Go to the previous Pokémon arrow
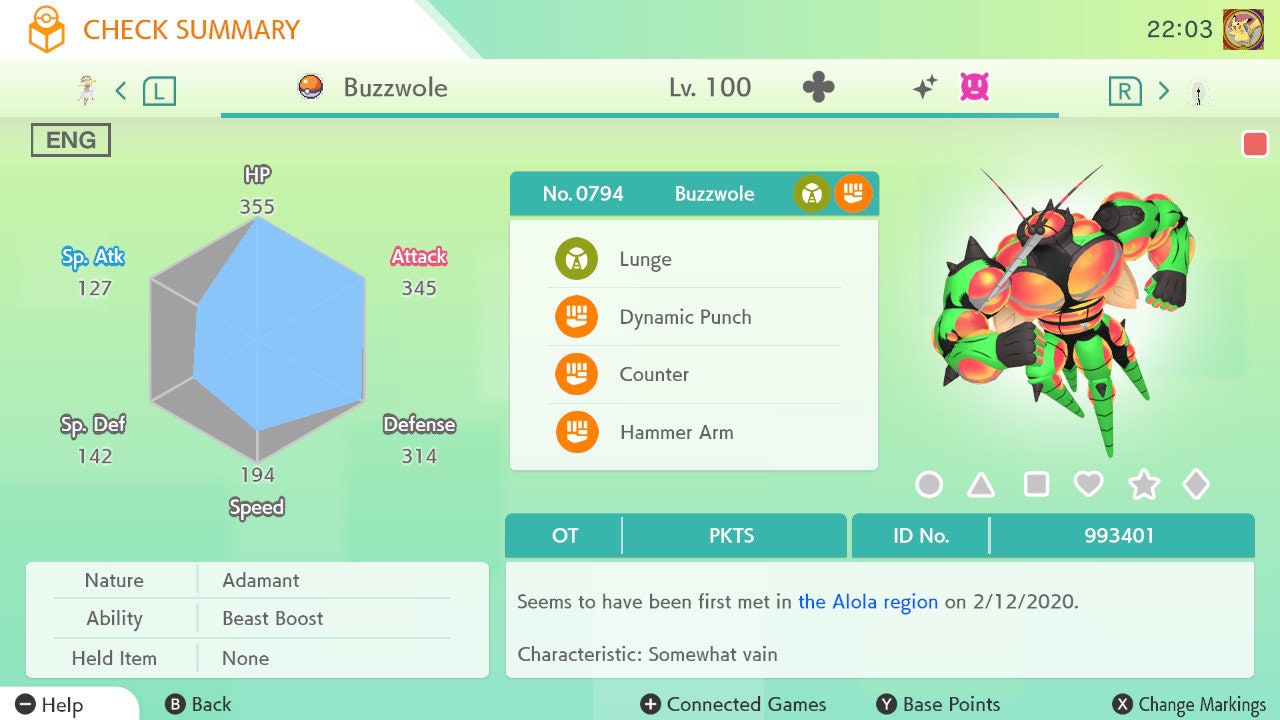 click(121, 91)
